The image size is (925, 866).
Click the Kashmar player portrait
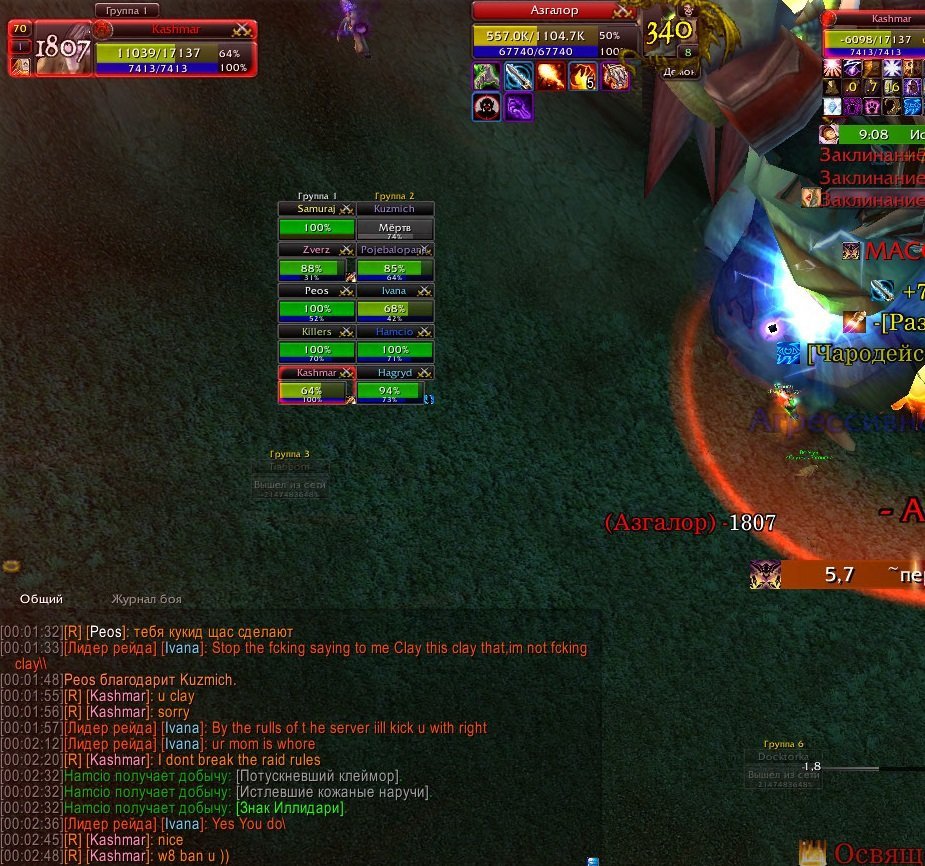pos(63,50)
